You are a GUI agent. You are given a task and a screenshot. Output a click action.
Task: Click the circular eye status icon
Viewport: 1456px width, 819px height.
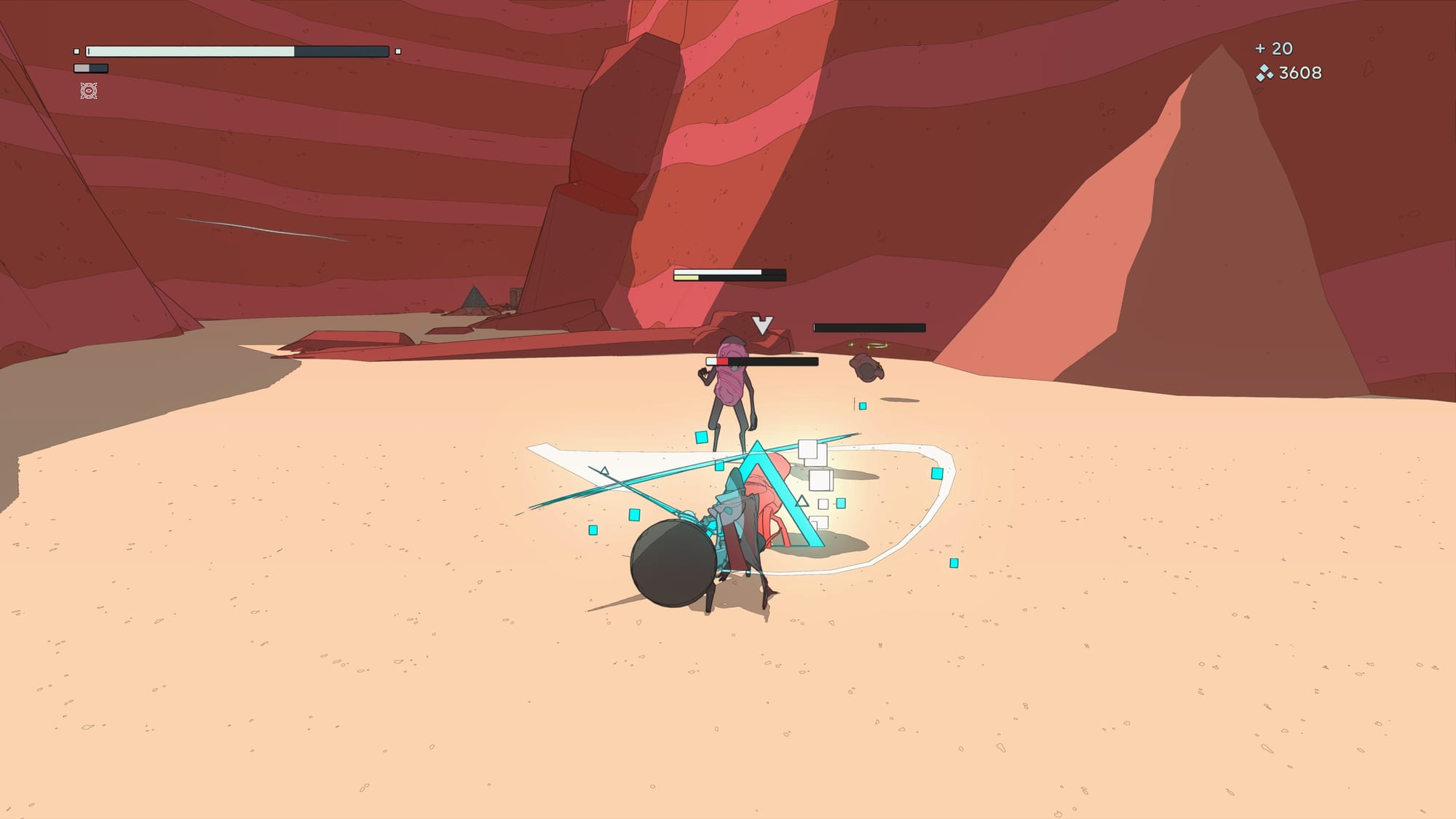click(89, 91)
